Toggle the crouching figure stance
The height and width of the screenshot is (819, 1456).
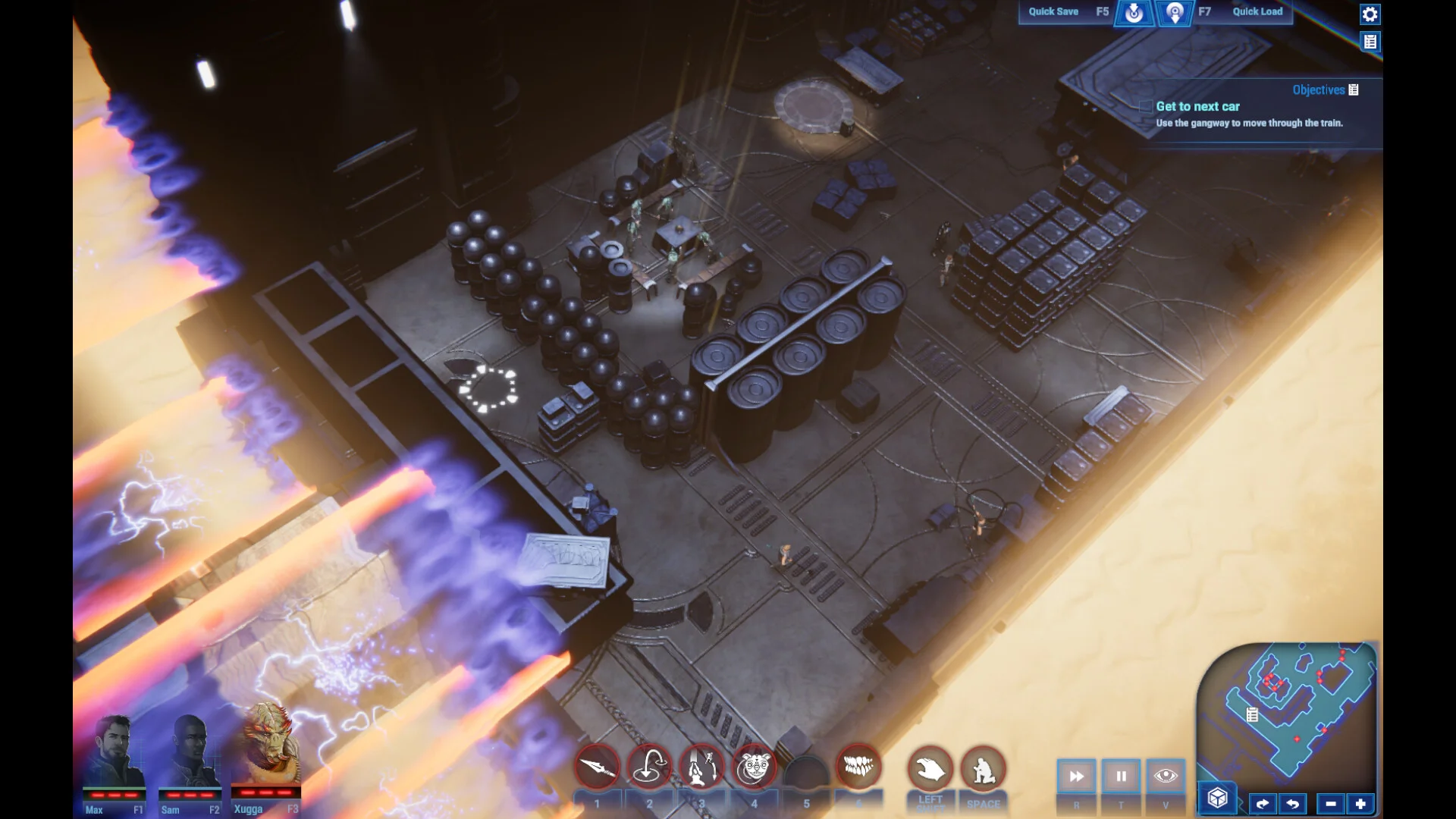(x=983, y=770)
